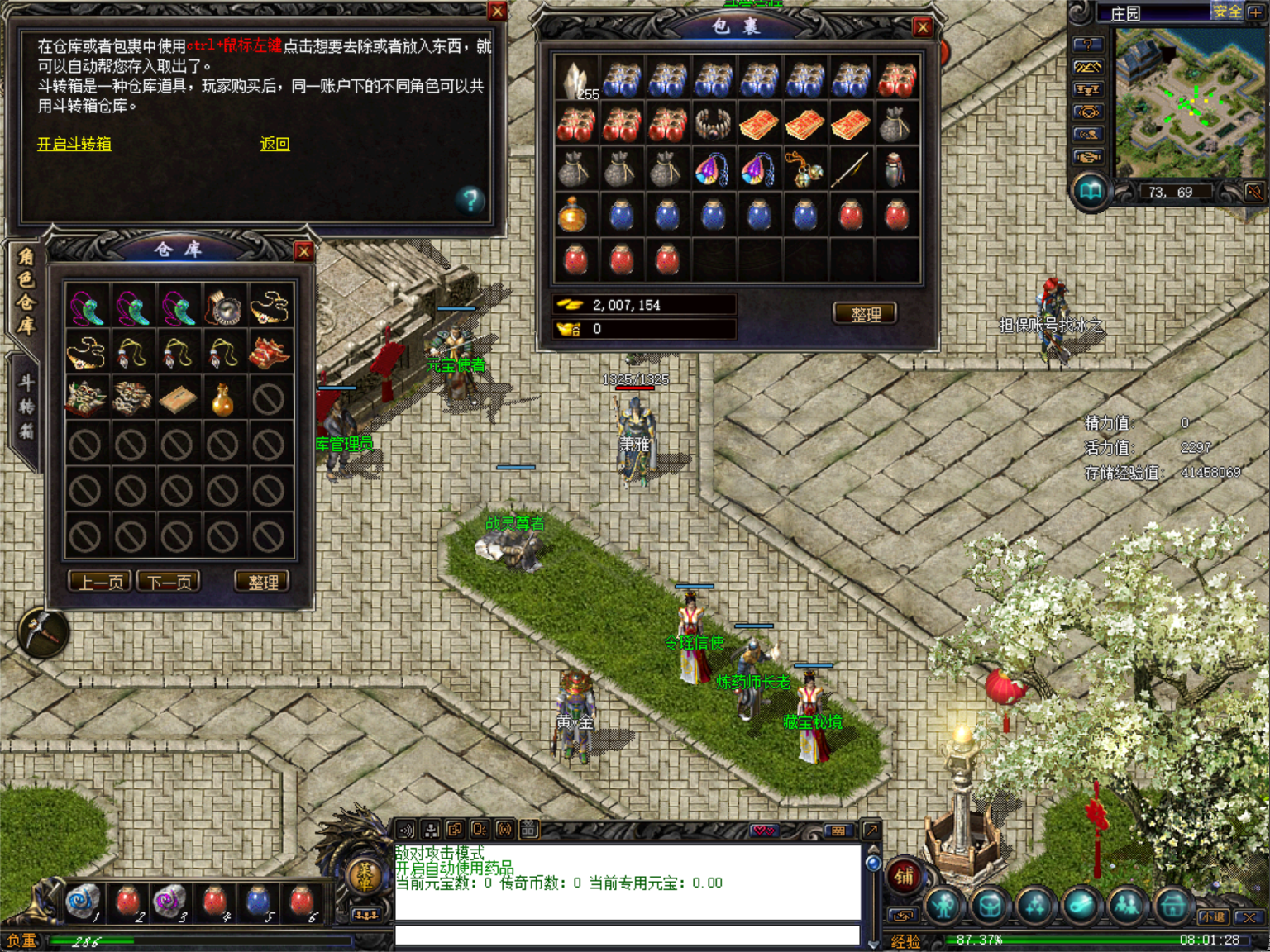
Task: Open the blue question mark help
Action: click(470, 199)
